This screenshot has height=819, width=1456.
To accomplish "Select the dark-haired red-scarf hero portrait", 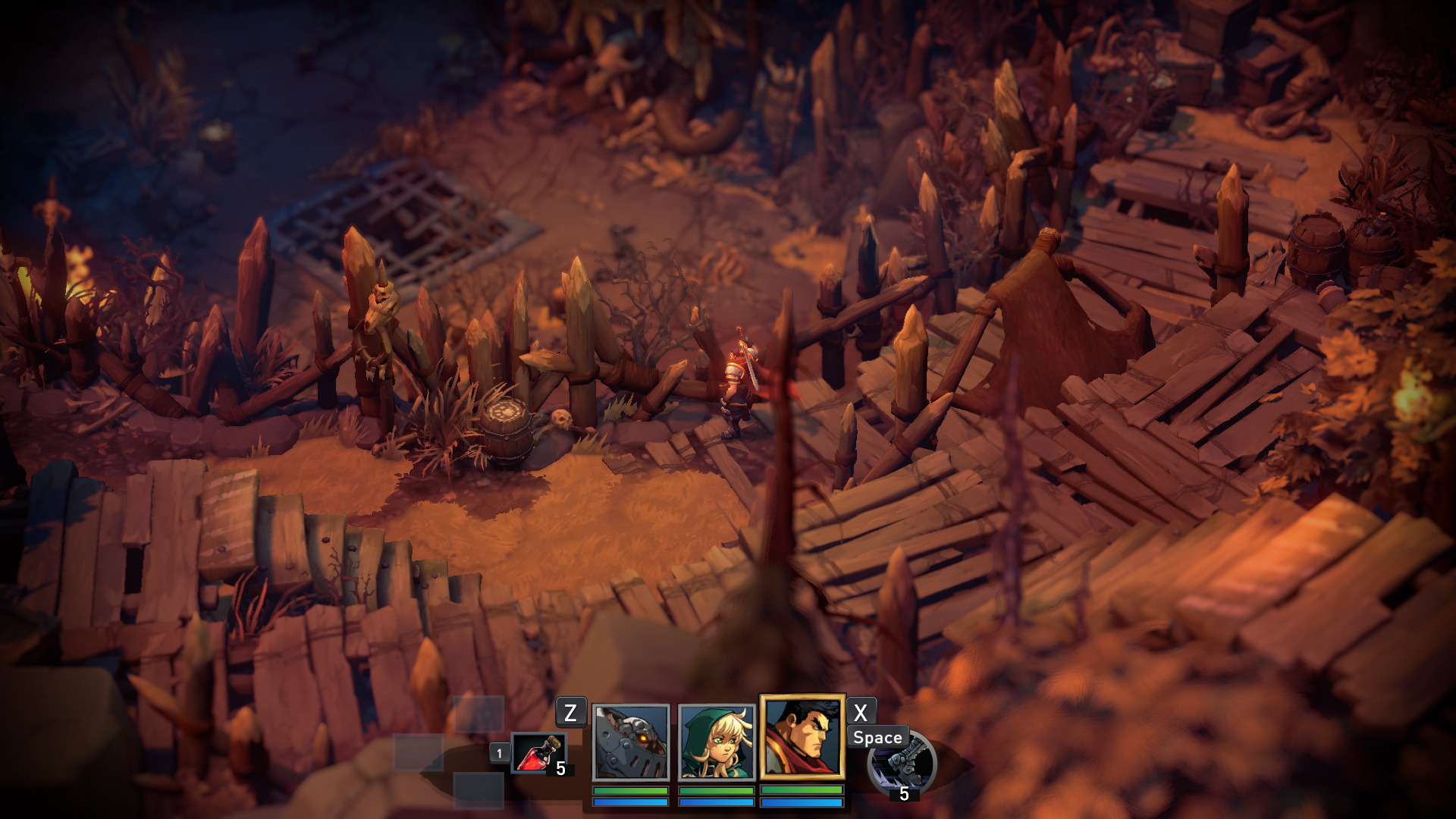I will pos(802,737).
